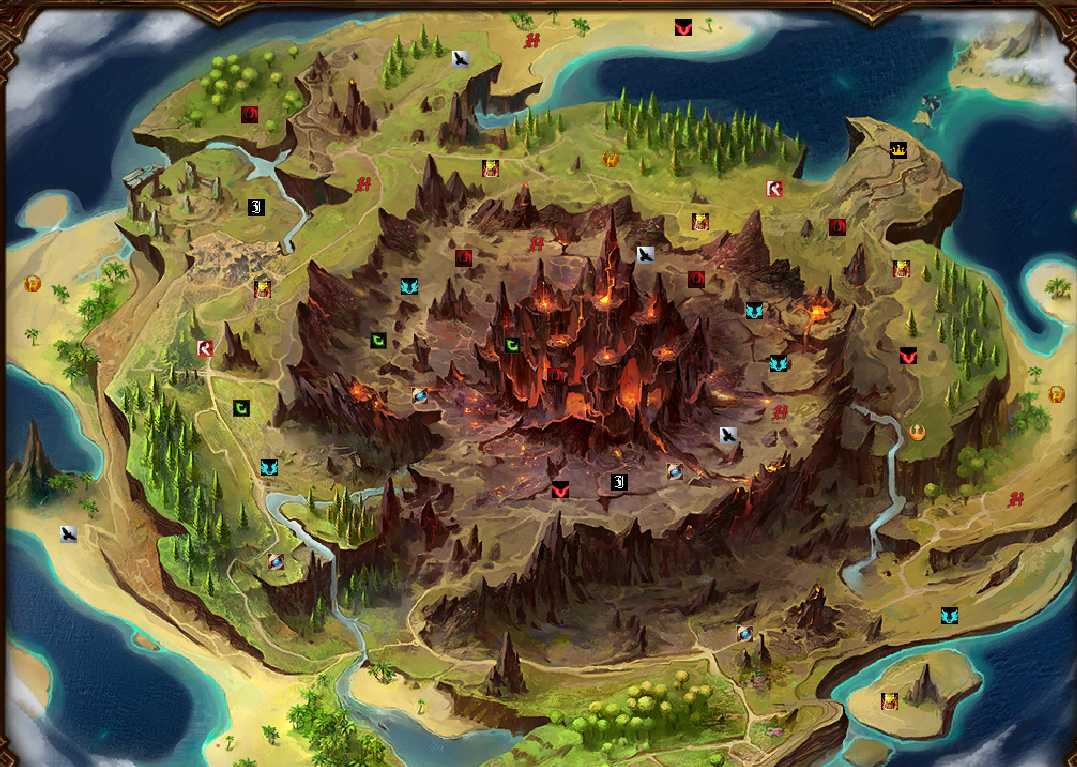This screenshot has width=1077, height=767.
Task: Click the red flame marker in the orchard
Action: (249, 114)
